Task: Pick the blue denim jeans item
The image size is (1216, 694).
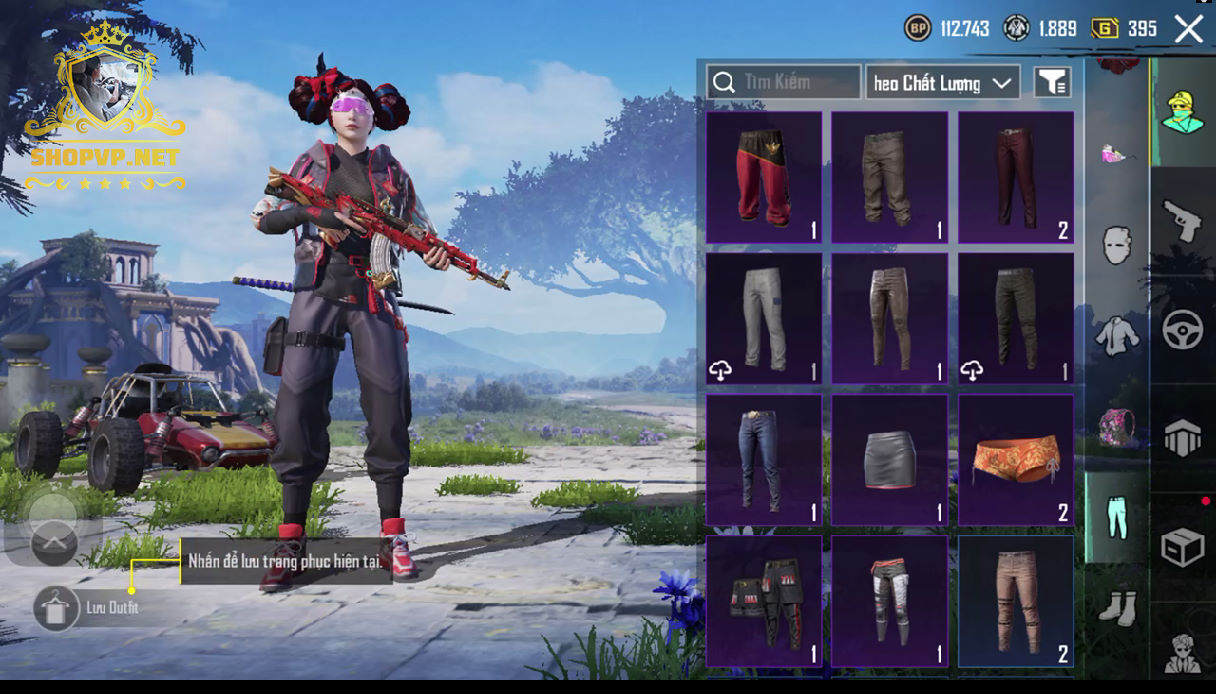Action: [x=764, y=460]
